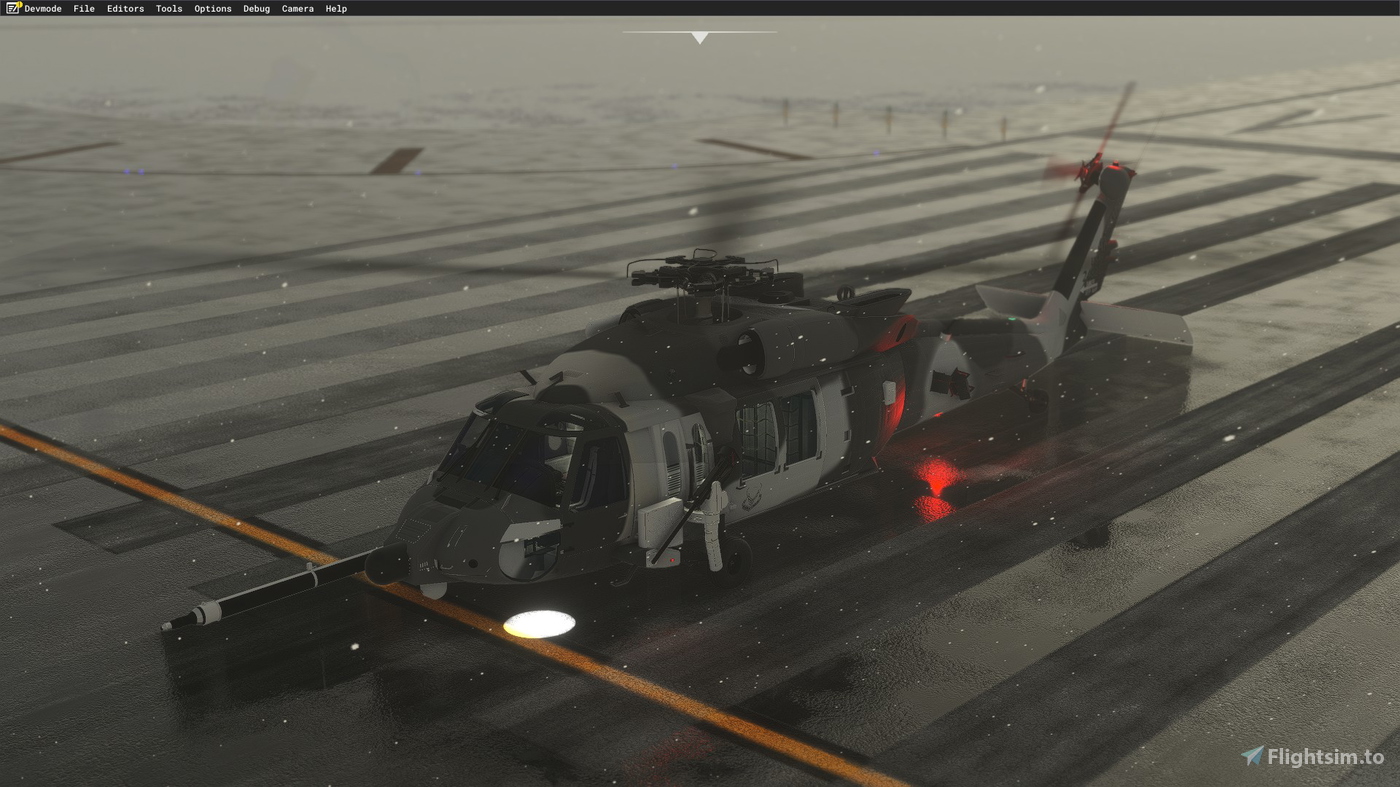Image resolution: width=1400 pixels, height=787 pixels.
Task: Click the extended refueling probe
Action: (280, 590)
